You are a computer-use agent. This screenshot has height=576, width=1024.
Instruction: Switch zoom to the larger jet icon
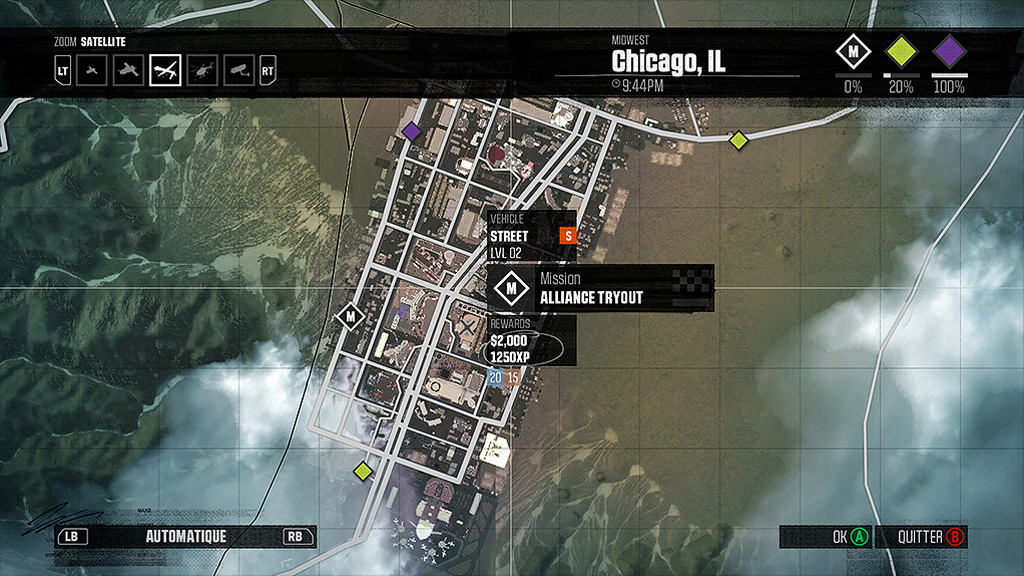pos(128,71)
